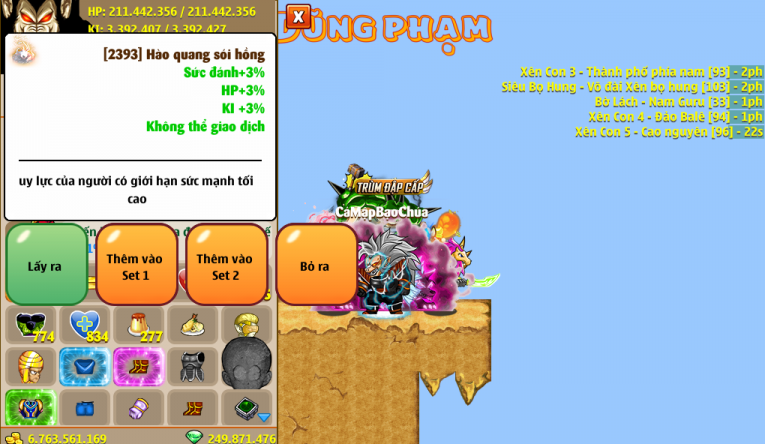
Task: Select the green radar device slot
Action: (247, 408)
